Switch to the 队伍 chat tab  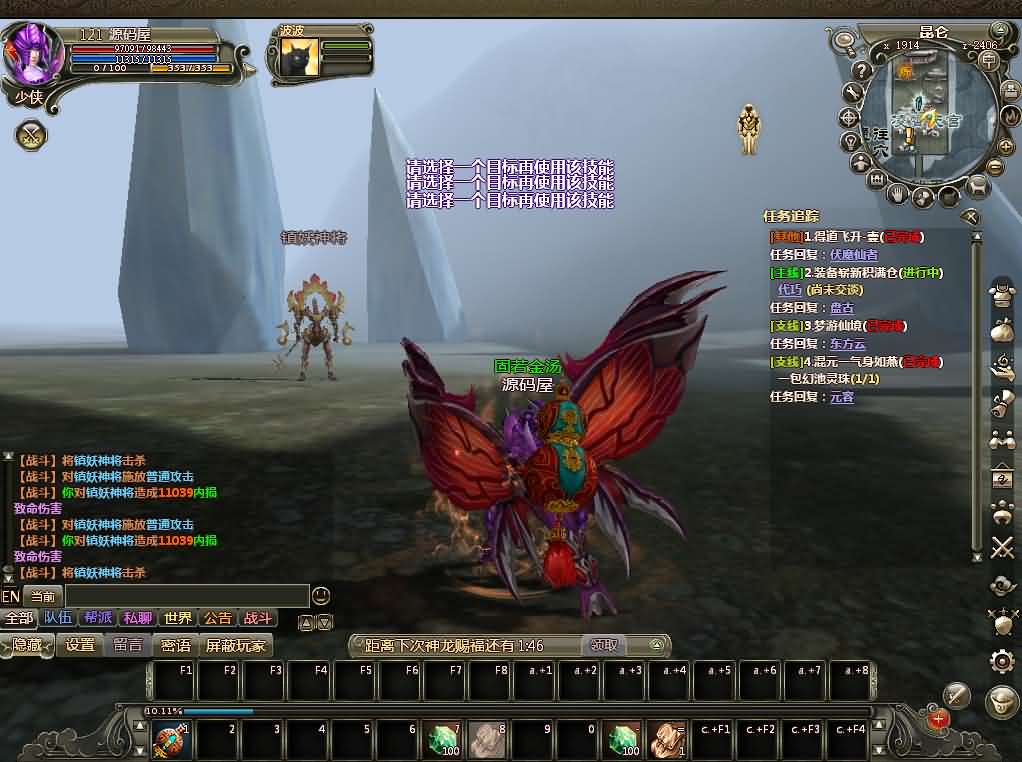point(58,618)
